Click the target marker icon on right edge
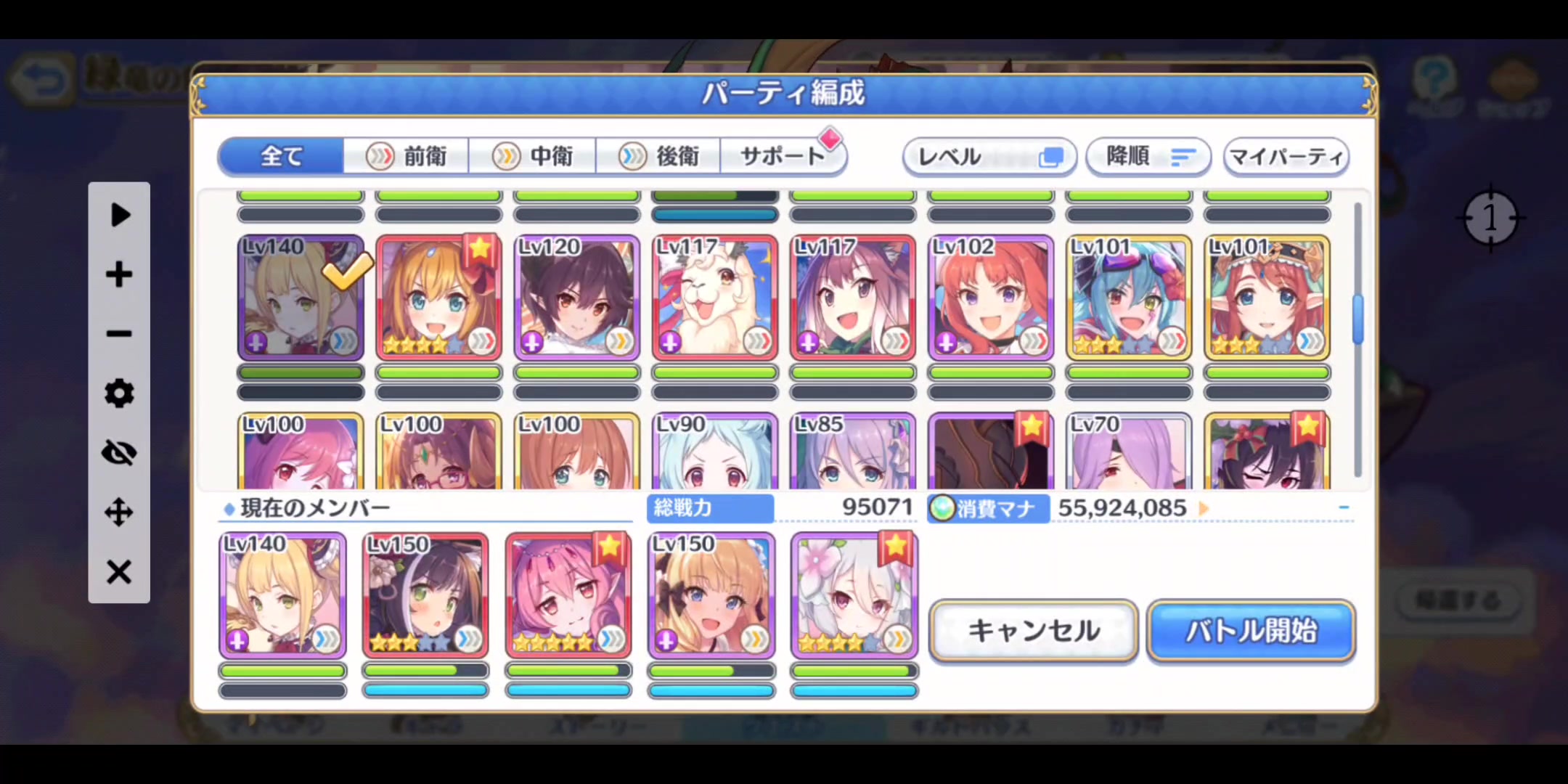This screenshot has height=784, width=1568. 1490,218
